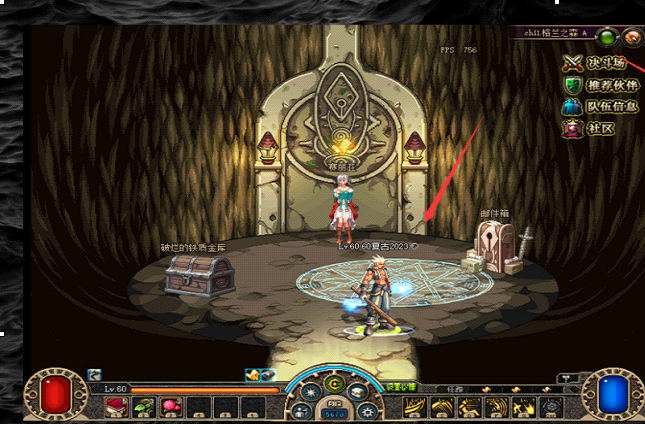Click the green orb button beside channel name
The image size is (645, 424).
coord(607,38)
